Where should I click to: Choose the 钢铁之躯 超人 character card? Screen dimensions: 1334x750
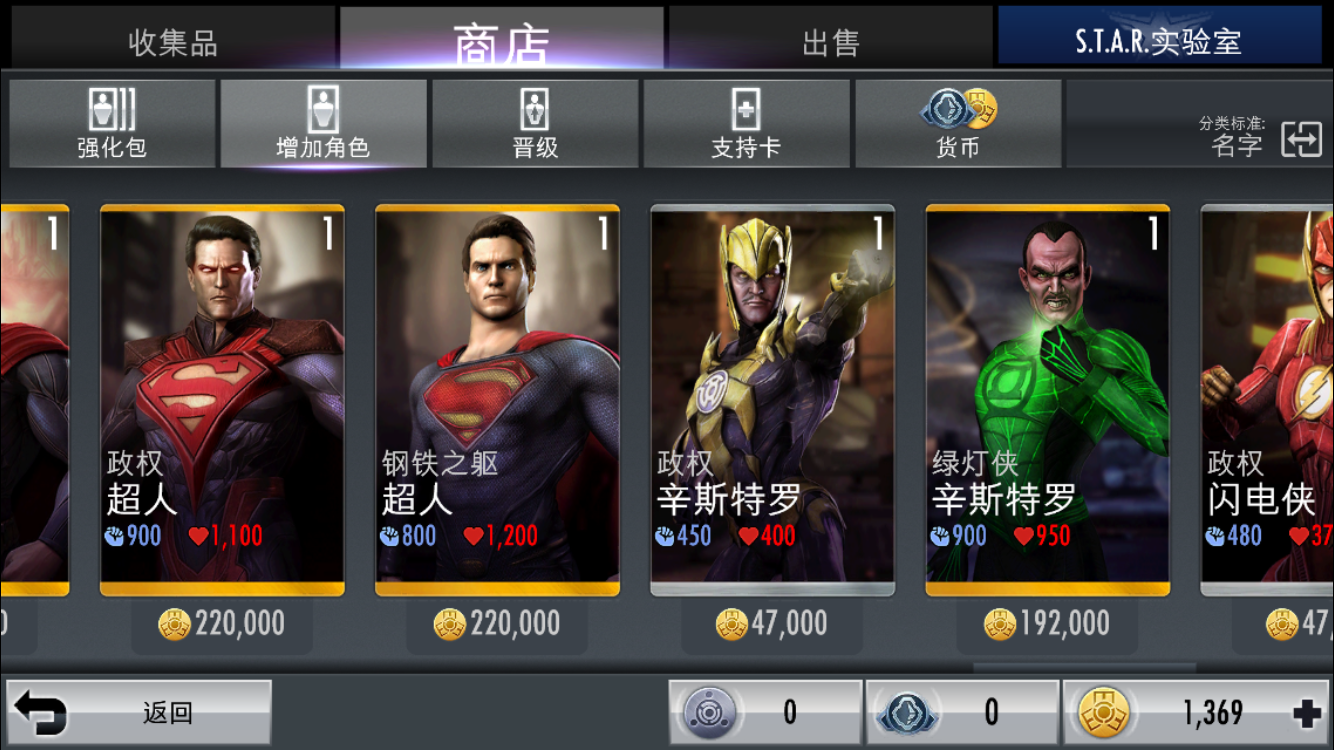(497, 400)
